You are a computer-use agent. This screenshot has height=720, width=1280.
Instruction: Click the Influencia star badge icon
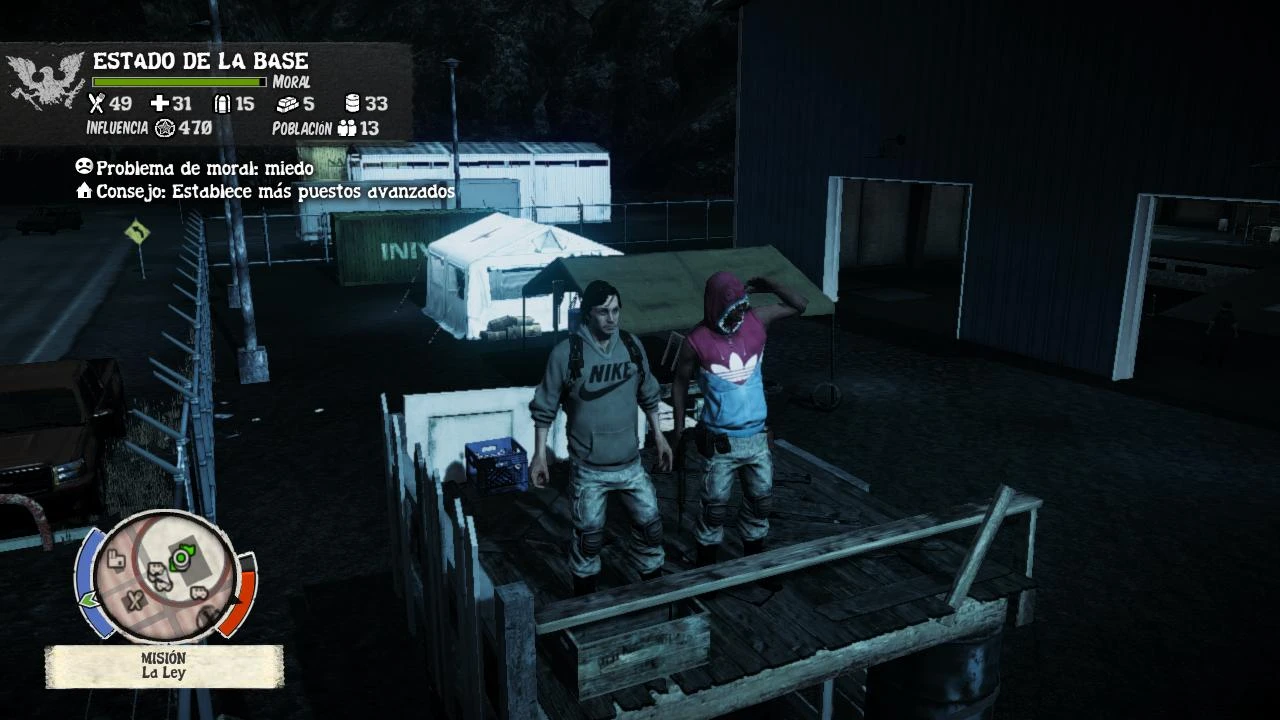[164, 128]
